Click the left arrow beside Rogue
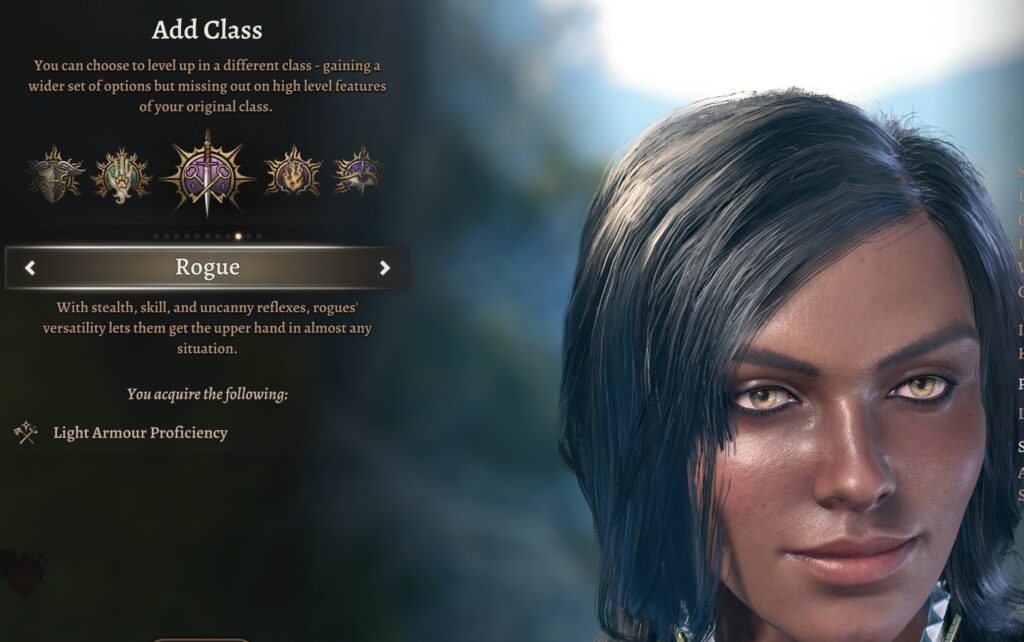1024x642 pixels. point(30,267)
